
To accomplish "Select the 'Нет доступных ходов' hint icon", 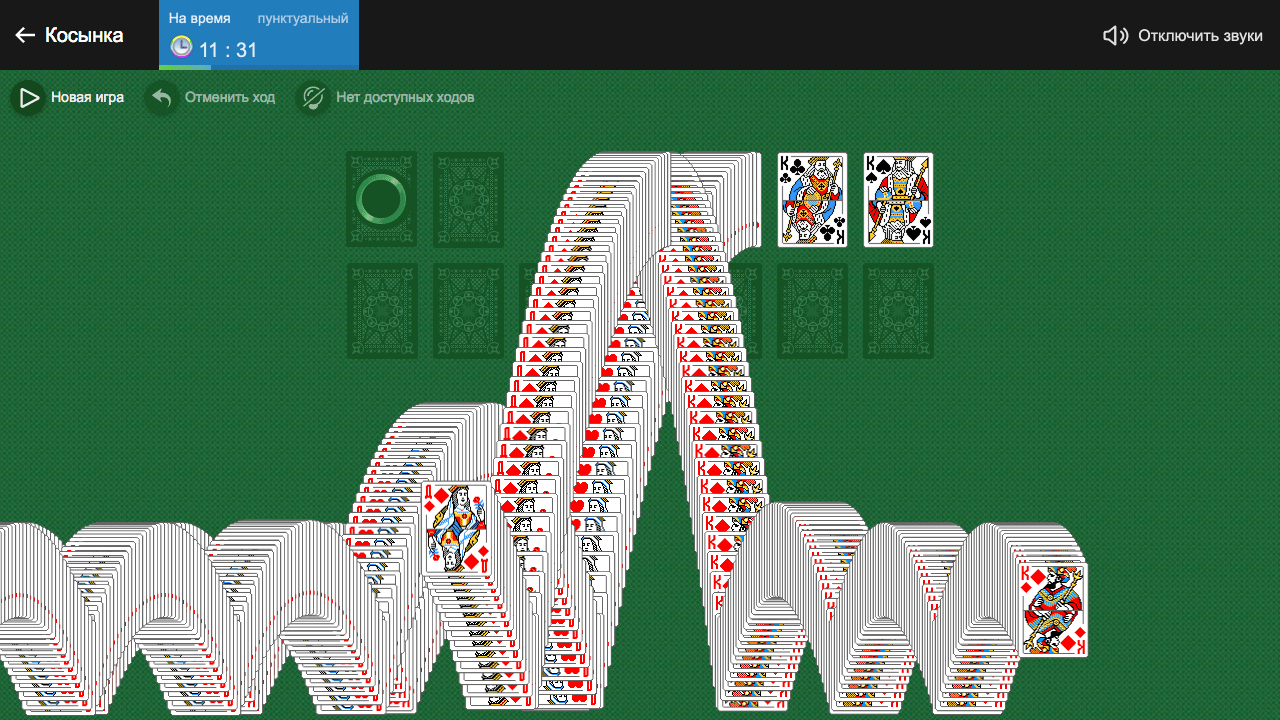I will [313, 97].
